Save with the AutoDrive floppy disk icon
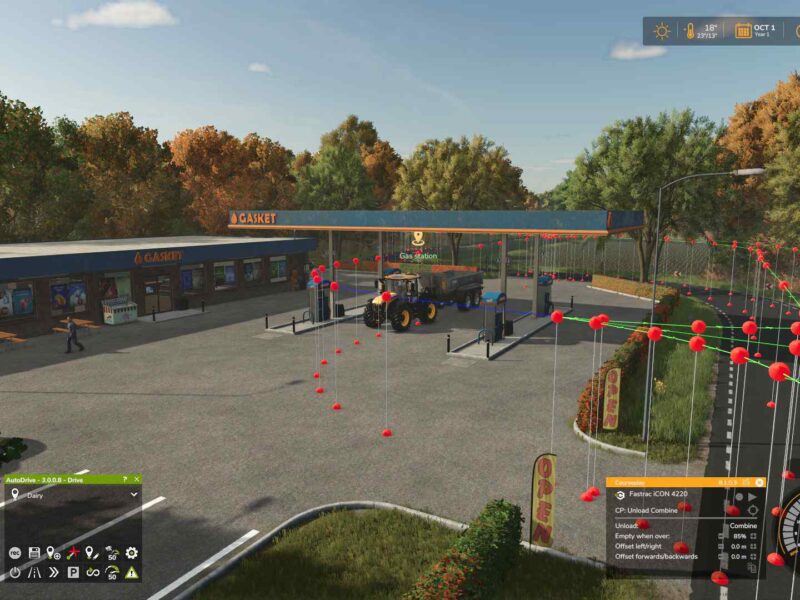 click(x=34, y=553)
